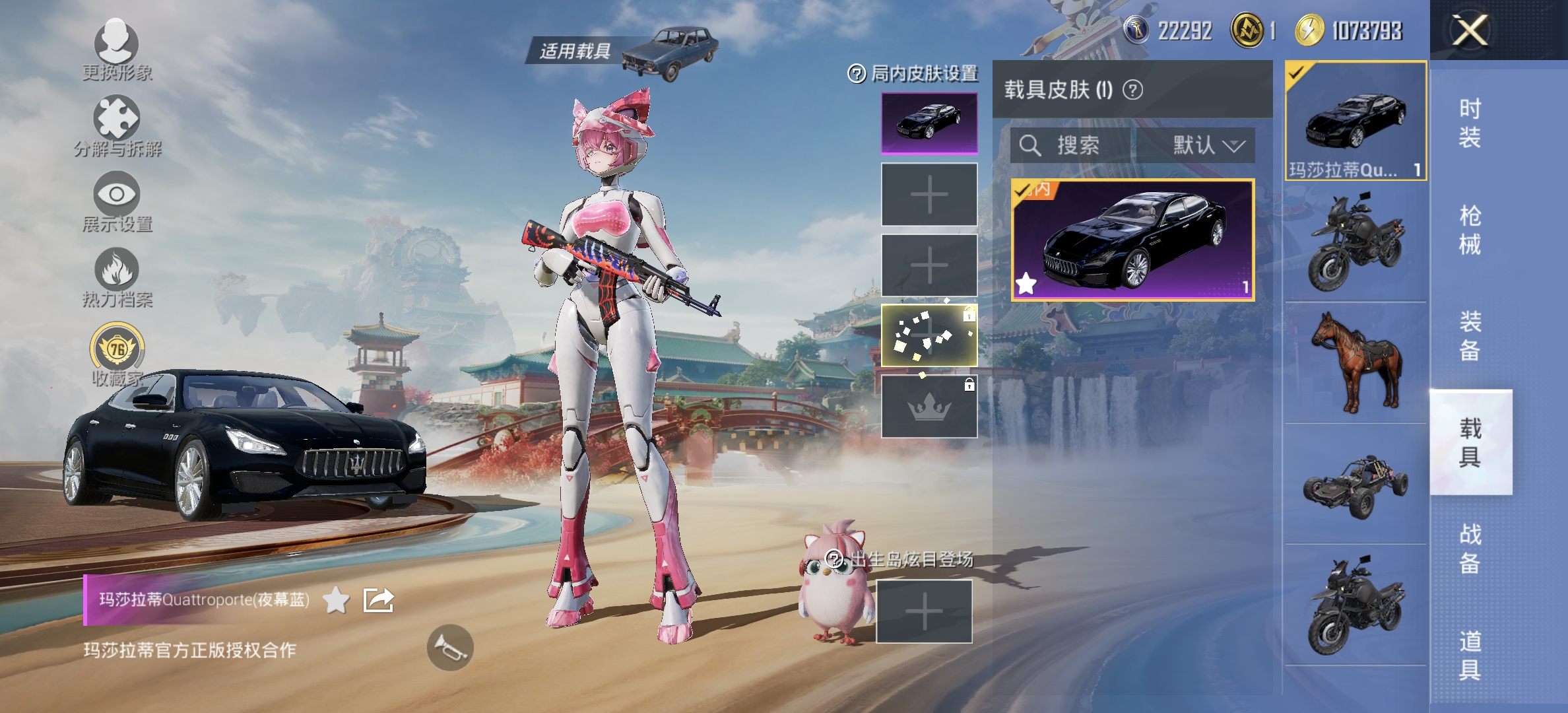
Task: Open the 默认 sort dropdown
Action: (x=1208, y=145)
